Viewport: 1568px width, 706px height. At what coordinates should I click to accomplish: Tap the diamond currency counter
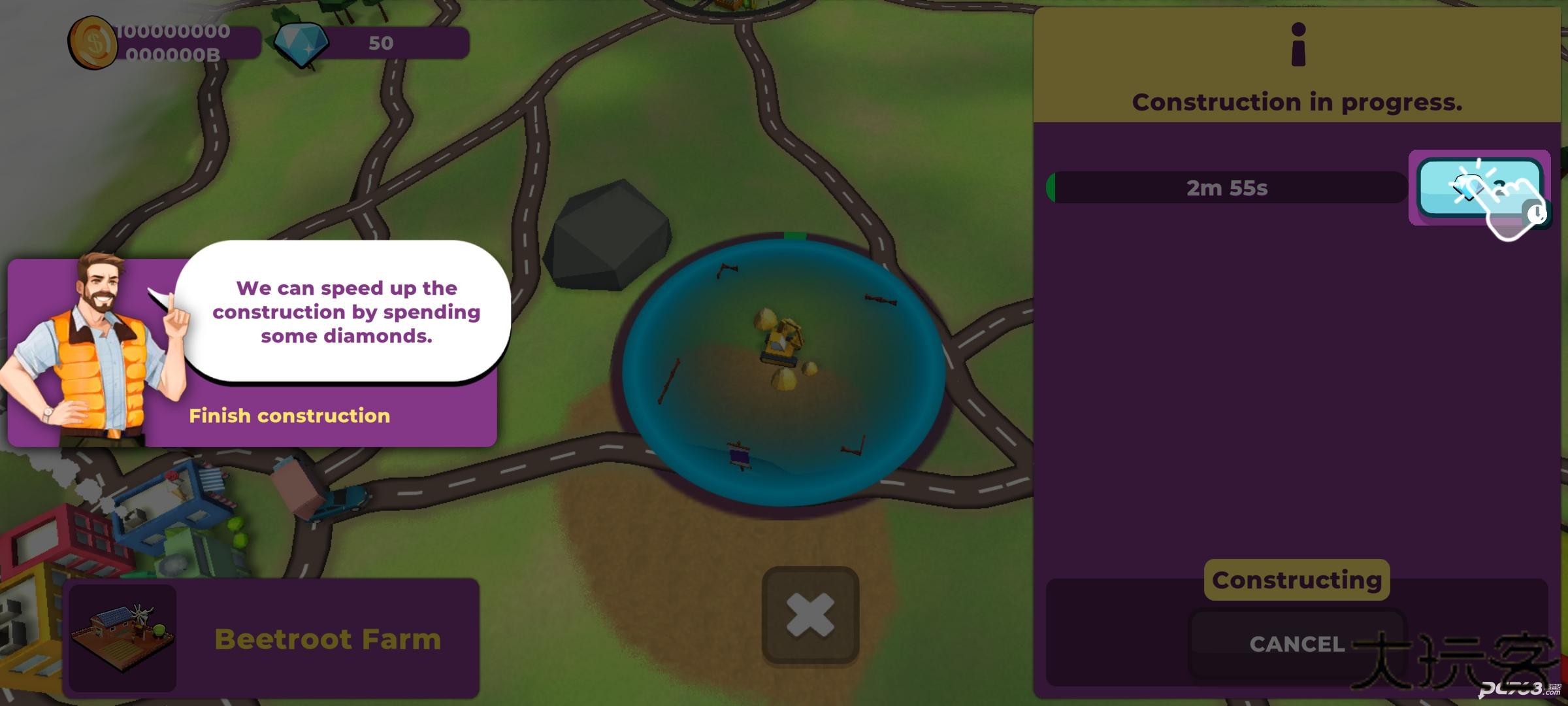372,43
